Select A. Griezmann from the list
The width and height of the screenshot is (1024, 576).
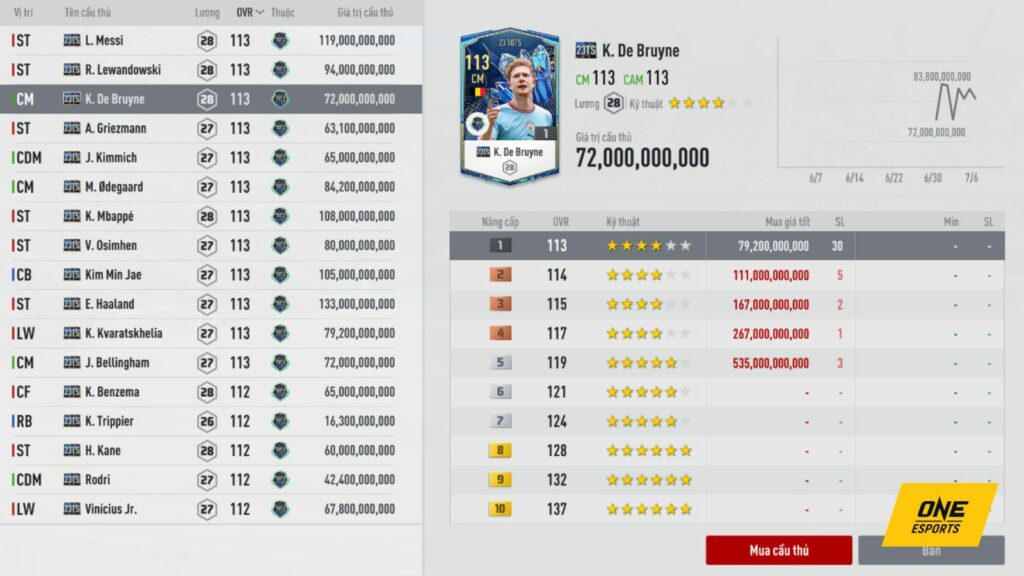point(210,128)
